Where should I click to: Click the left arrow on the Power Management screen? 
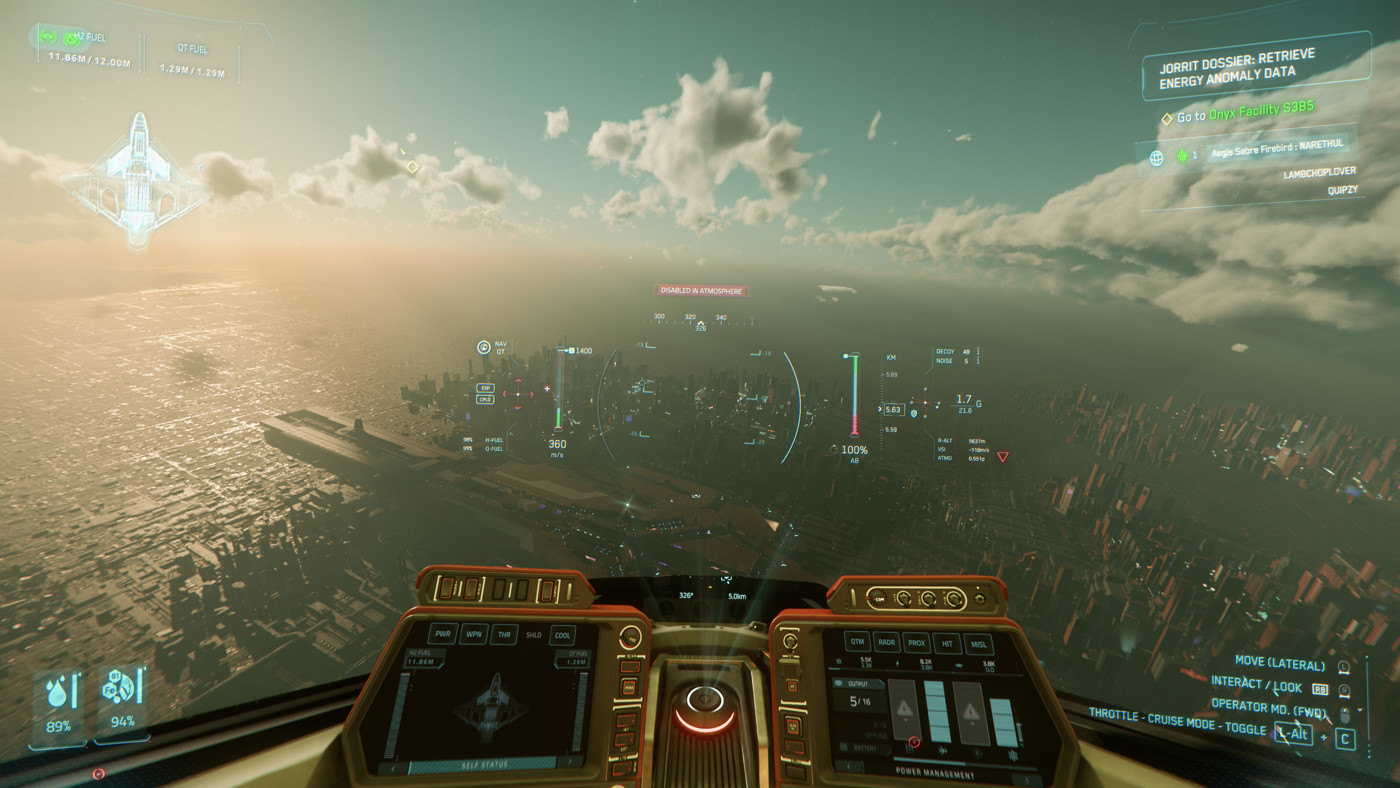pos(848,765)
